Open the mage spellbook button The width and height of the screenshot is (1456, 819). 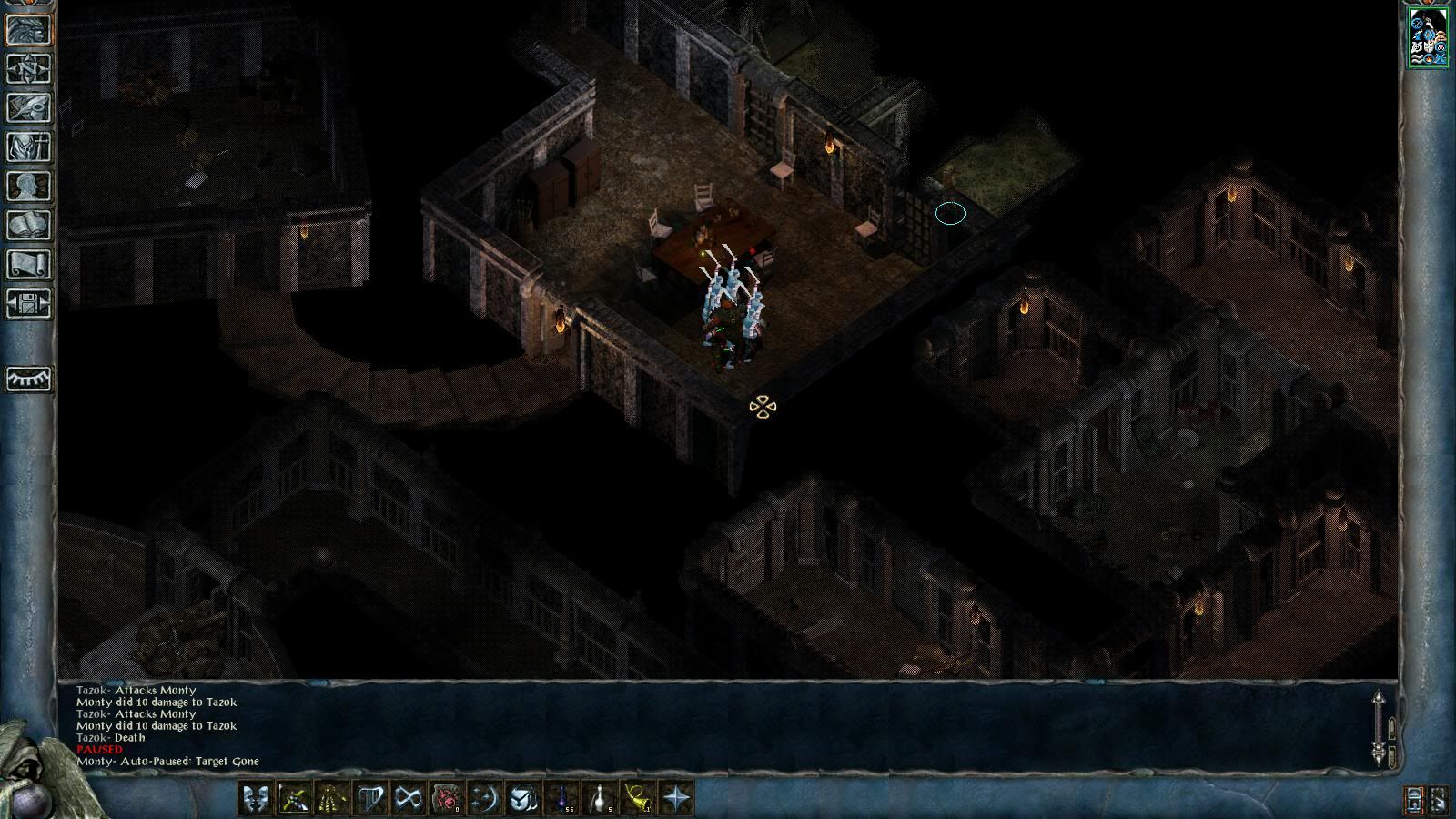point(28,225)
